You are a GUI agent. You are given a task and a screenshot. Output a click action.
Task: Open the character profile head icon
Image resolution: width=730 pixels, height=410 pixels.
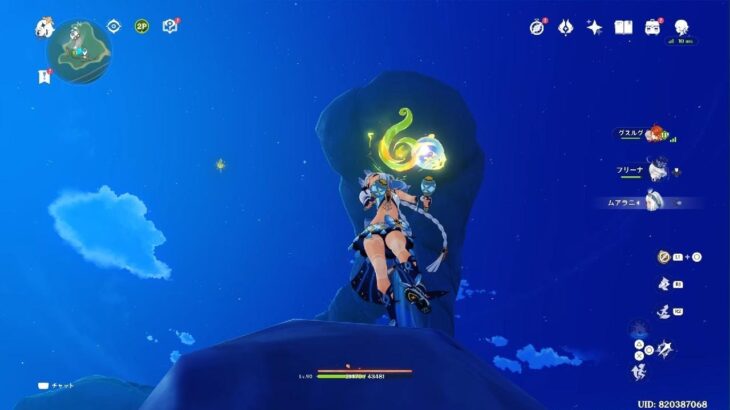point(682,27)
